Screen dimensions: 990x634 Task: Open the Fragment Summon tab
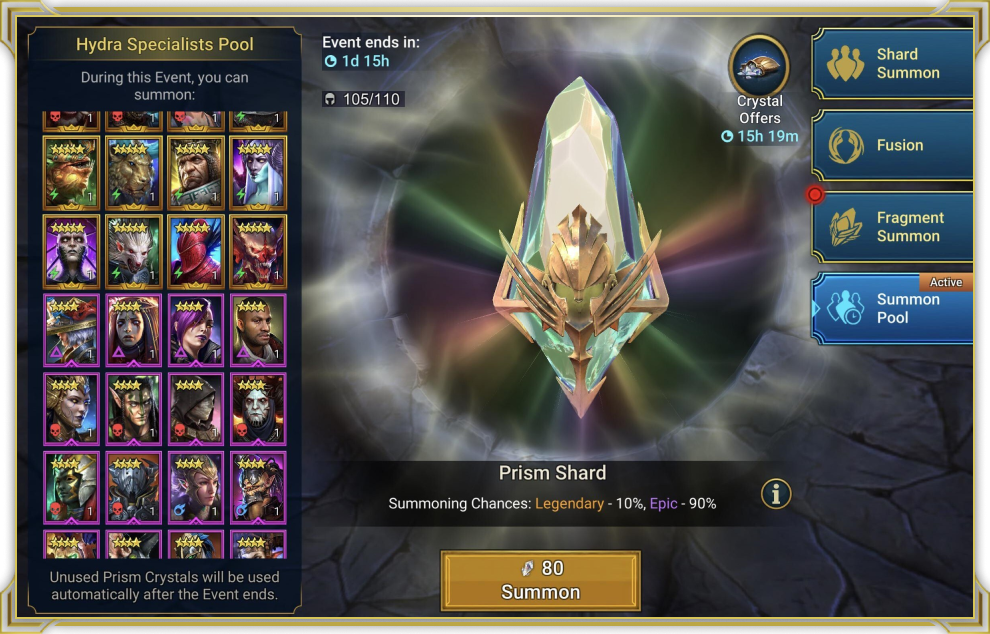[892, 228]
